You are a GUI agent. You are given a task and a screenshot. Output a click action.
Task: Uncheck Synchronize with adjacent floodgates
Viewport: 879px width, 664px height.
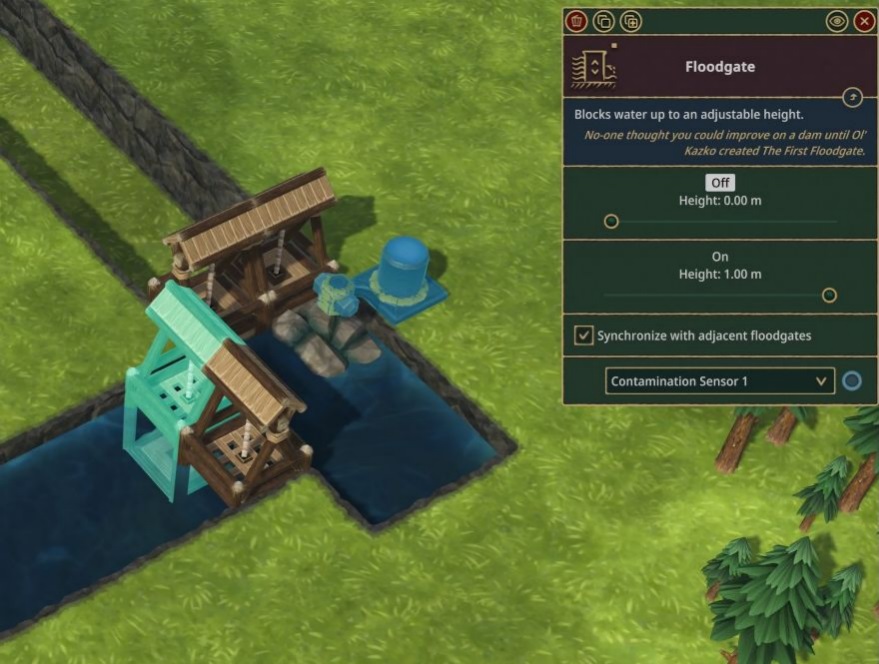583,335
